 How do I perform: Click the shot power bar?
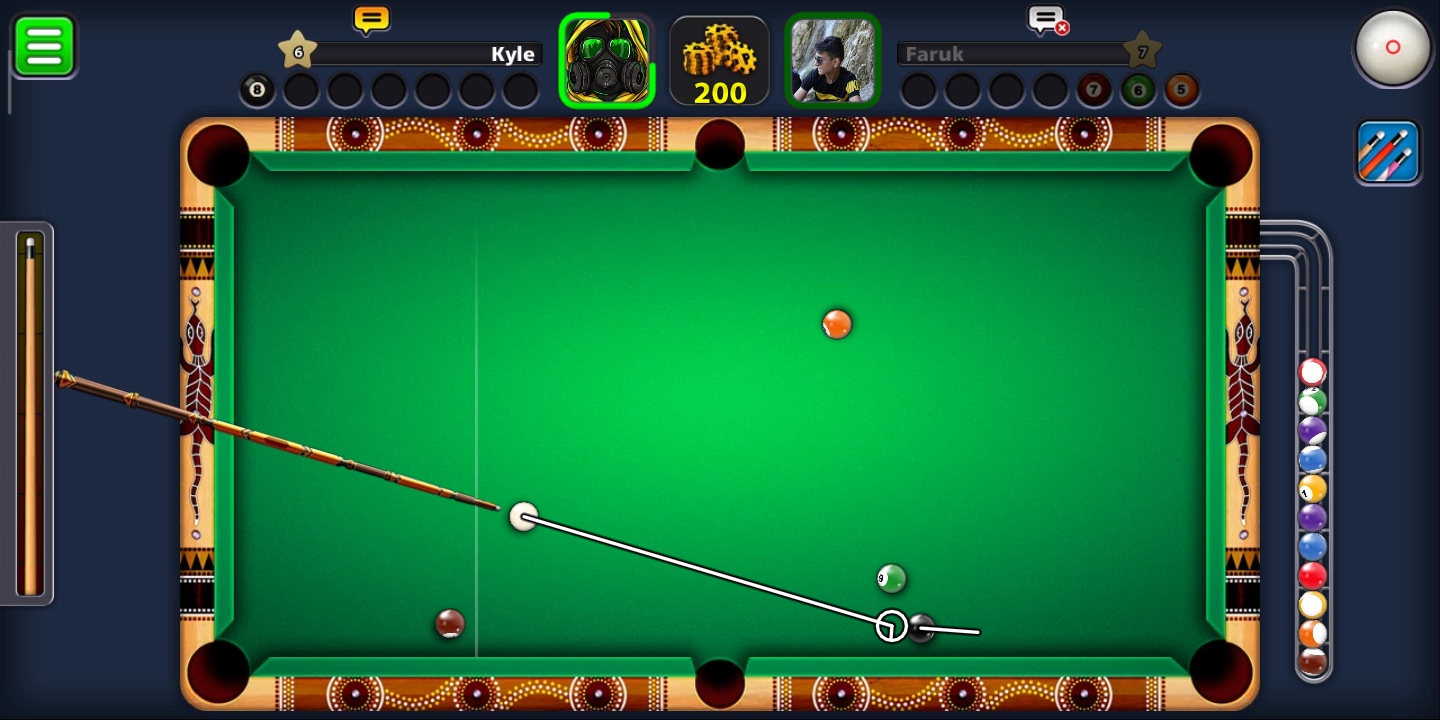click(31, 413)
